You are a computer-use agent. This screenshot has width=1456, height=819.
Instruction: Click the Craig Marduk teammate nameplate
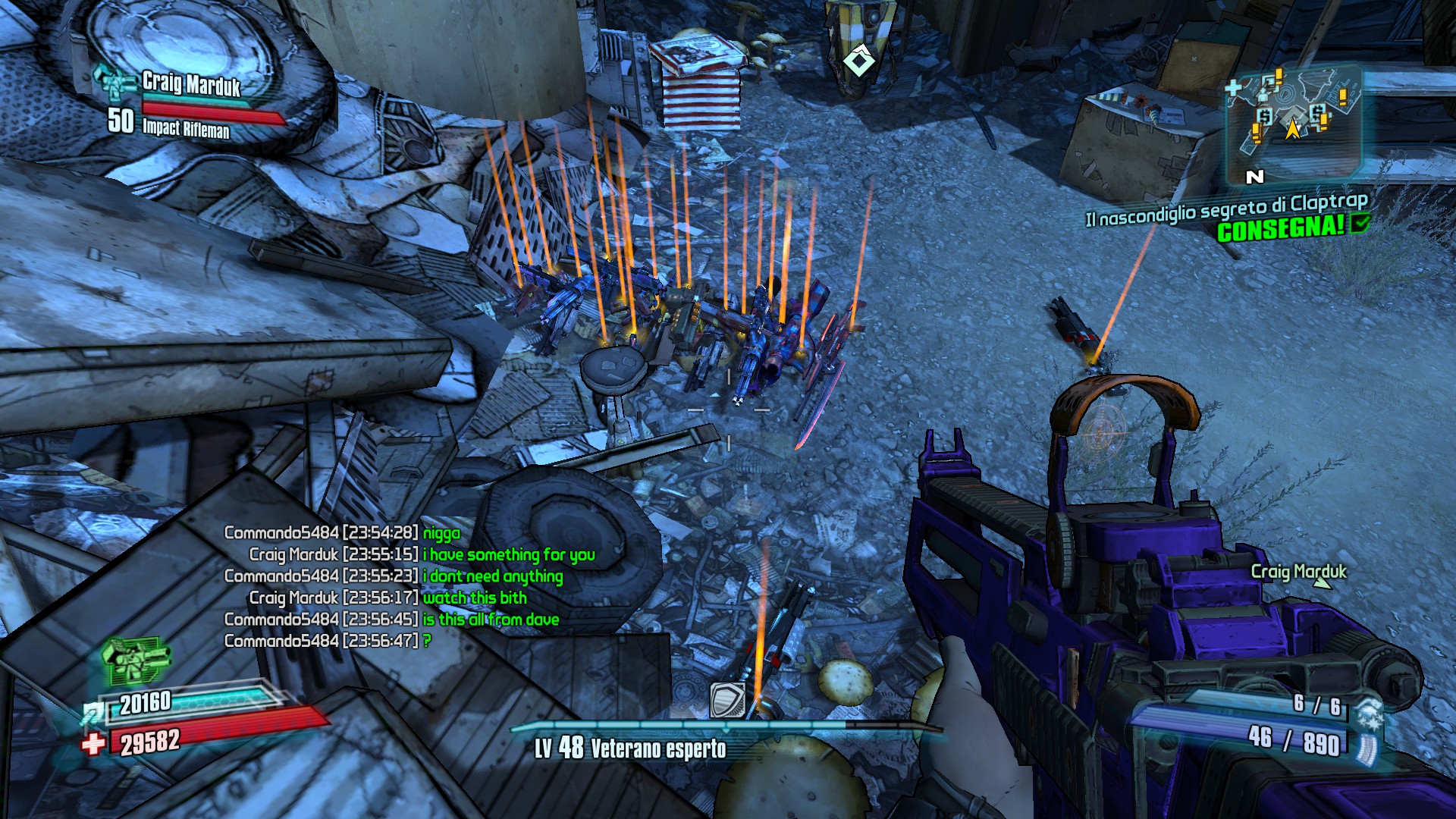pos(191,84)
